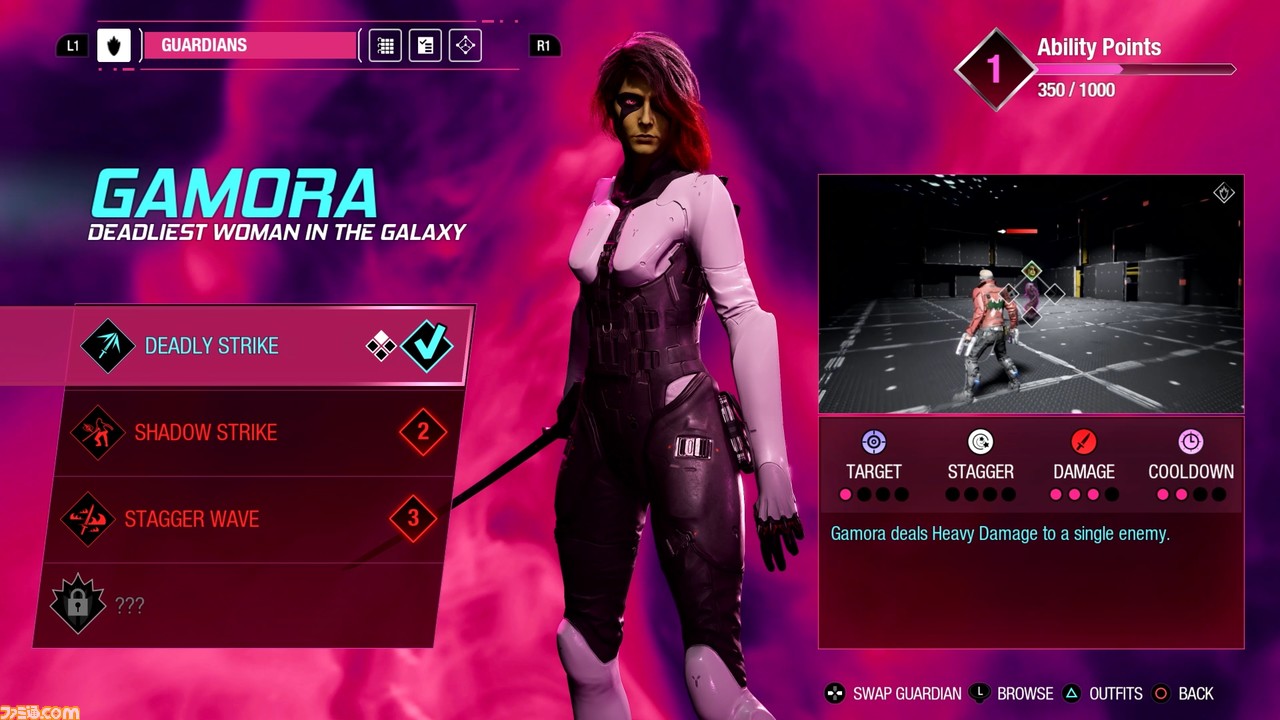The width and height of the screenshot is (1280, 720).
Task: Open the document icon tab
Action: click(425, 46)
